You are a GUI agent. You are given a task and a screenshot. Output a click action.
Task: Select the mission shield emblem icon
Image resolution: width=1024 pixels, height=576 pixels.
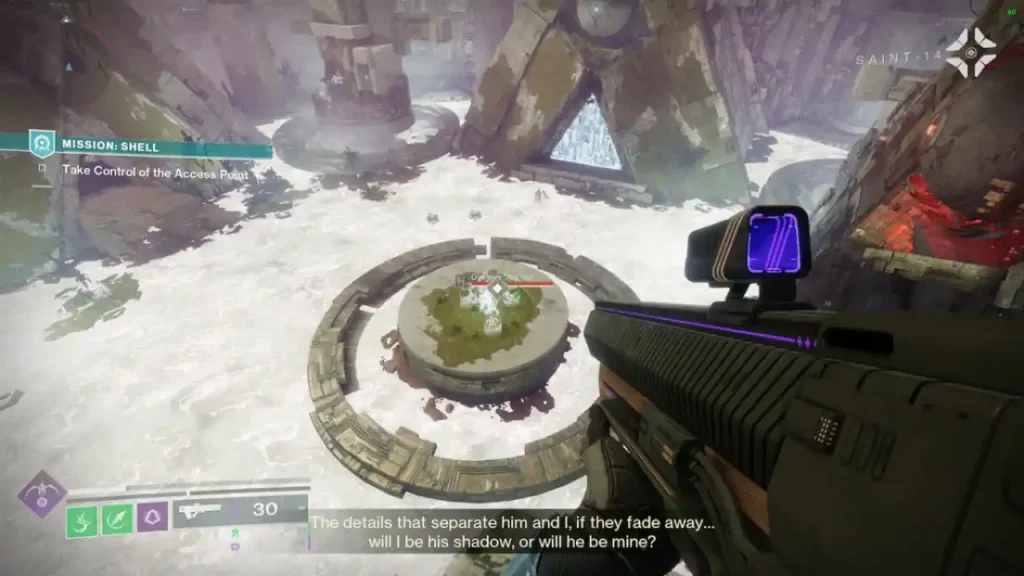click(x=39, y=143)
